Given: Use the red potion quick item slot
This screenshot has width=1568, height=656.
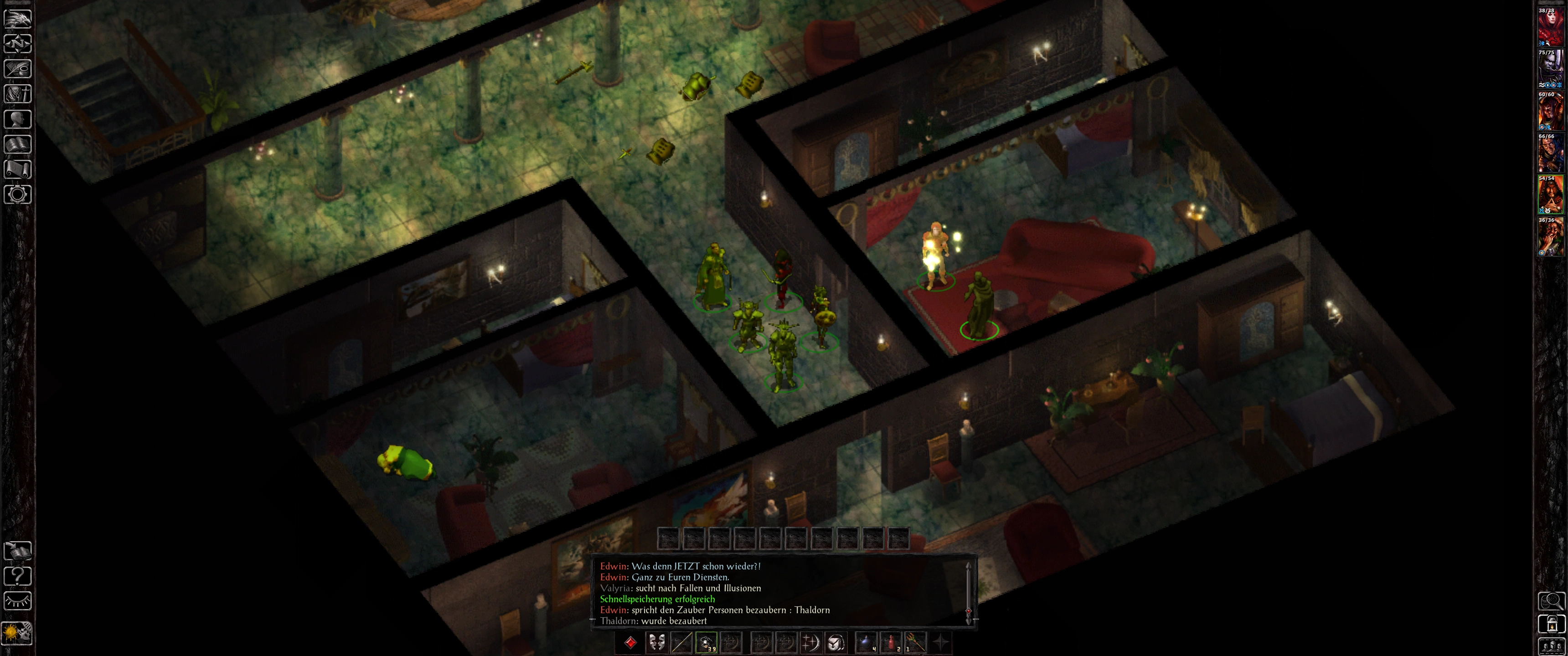Looking at the screenshot, I should click(x=891, y=643).
